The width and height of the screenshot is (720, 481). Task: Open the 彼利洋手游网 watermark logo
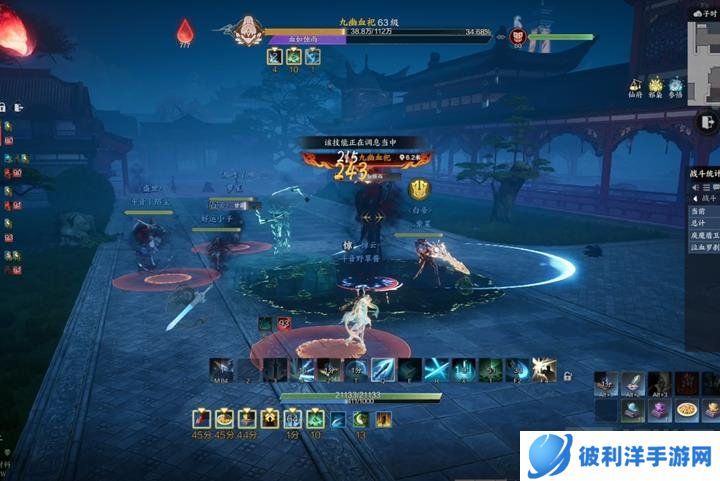620,456
